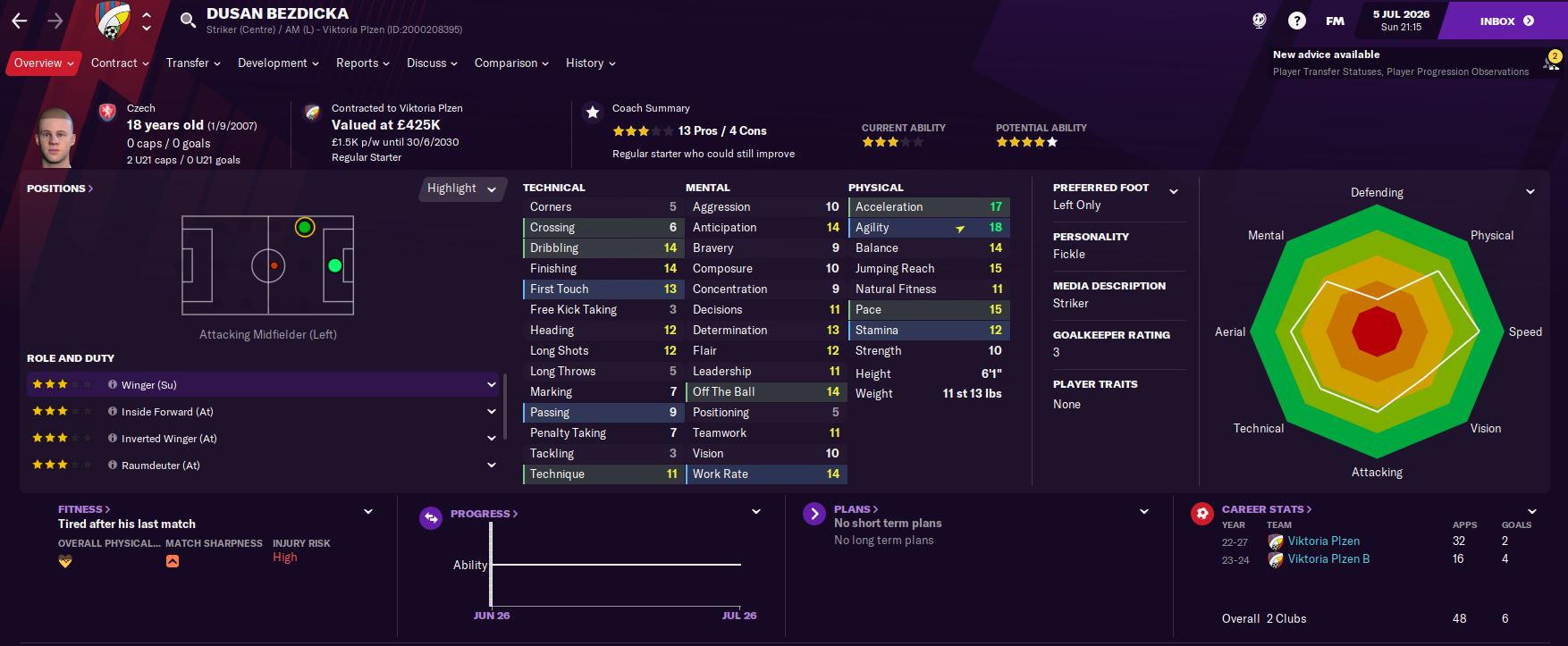Open the Discuss menu
The height and width of the screenshot is (646, 1568).
click(x=432, y=63)
